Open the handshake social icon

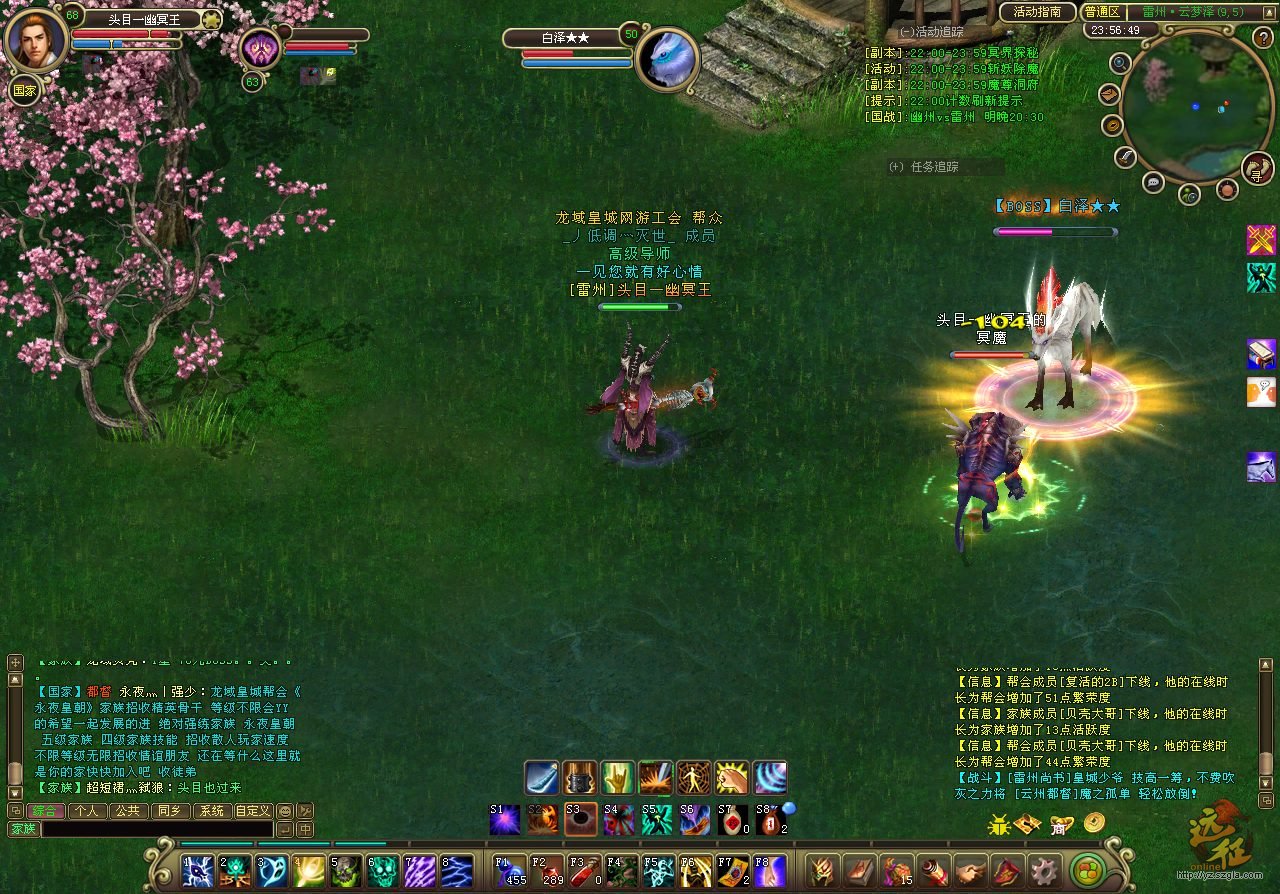pos(970,871)
